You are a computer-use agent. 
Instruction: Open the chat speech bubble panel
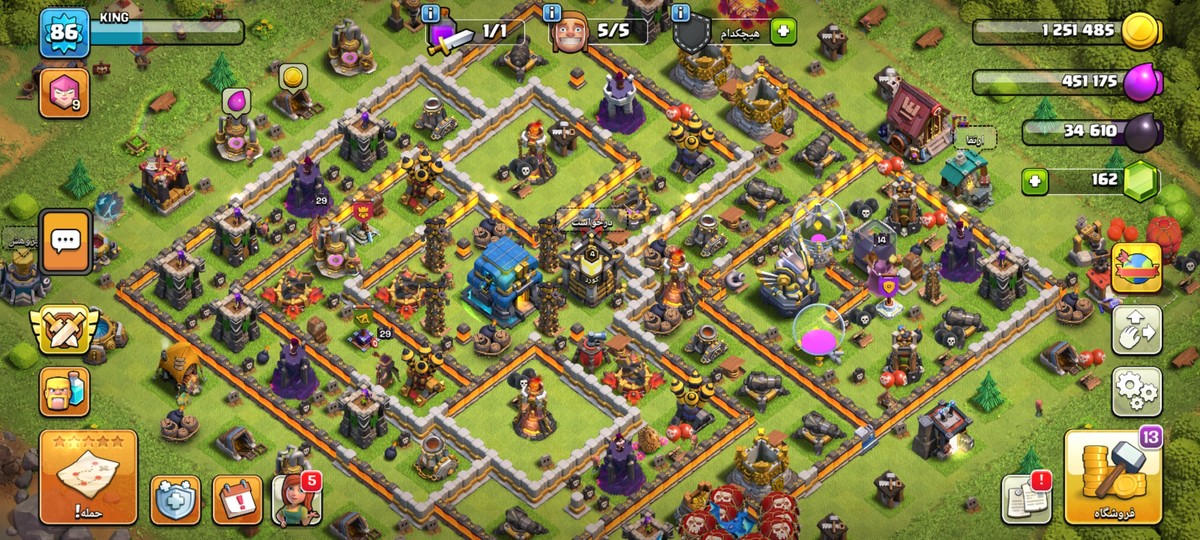tap(66, 241)
